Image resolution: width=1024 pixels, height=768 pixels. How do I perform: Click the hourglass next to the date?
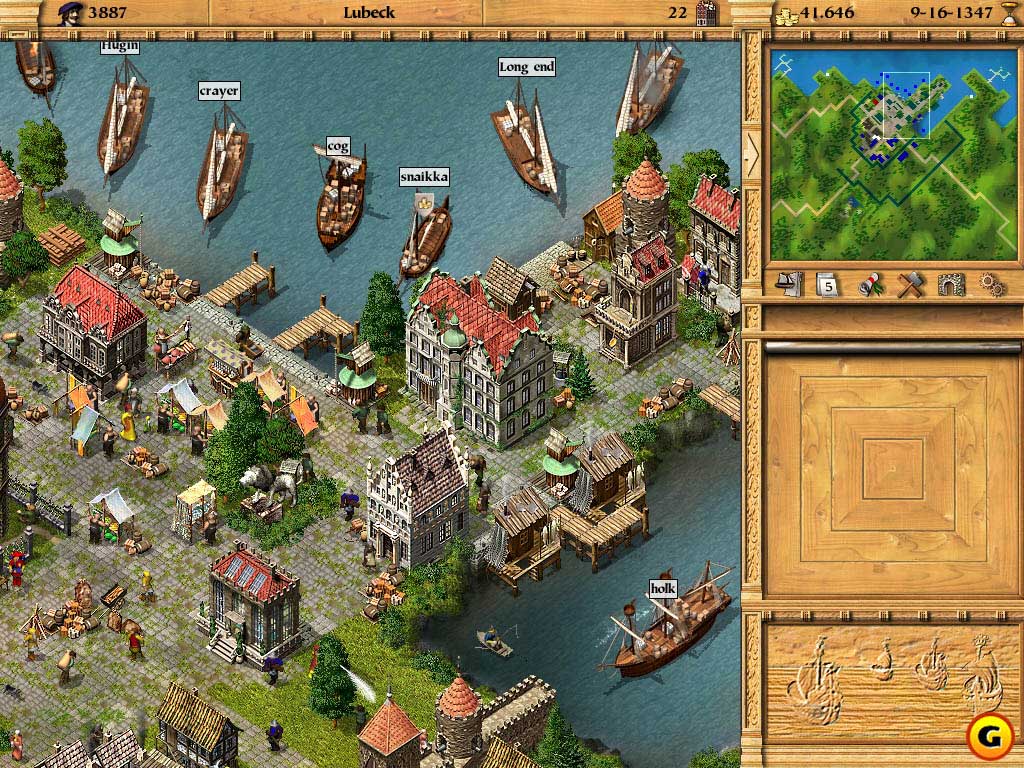(1008, 13)
